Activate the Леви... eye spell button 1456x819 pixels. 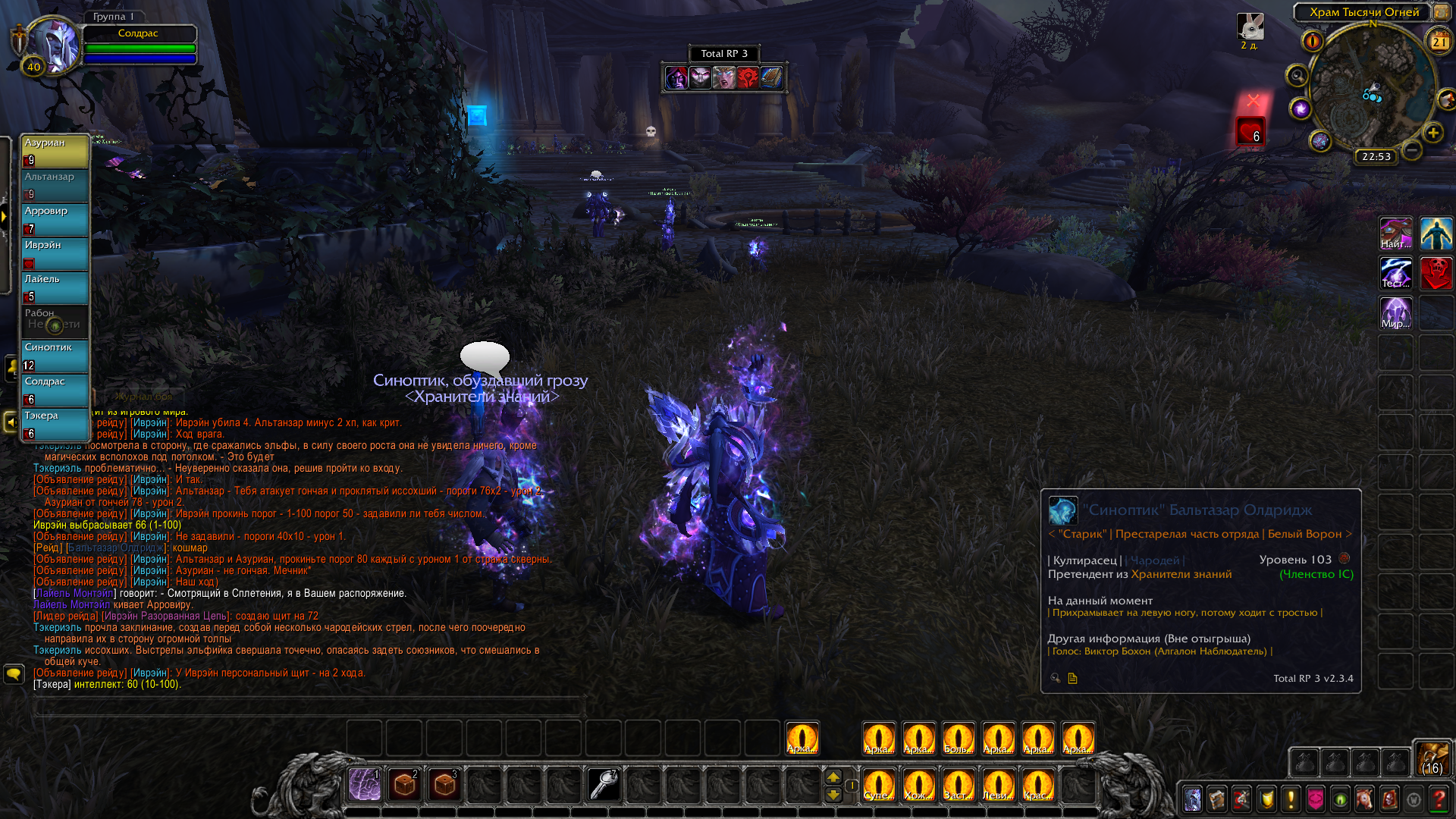click(x=997, y=784)
